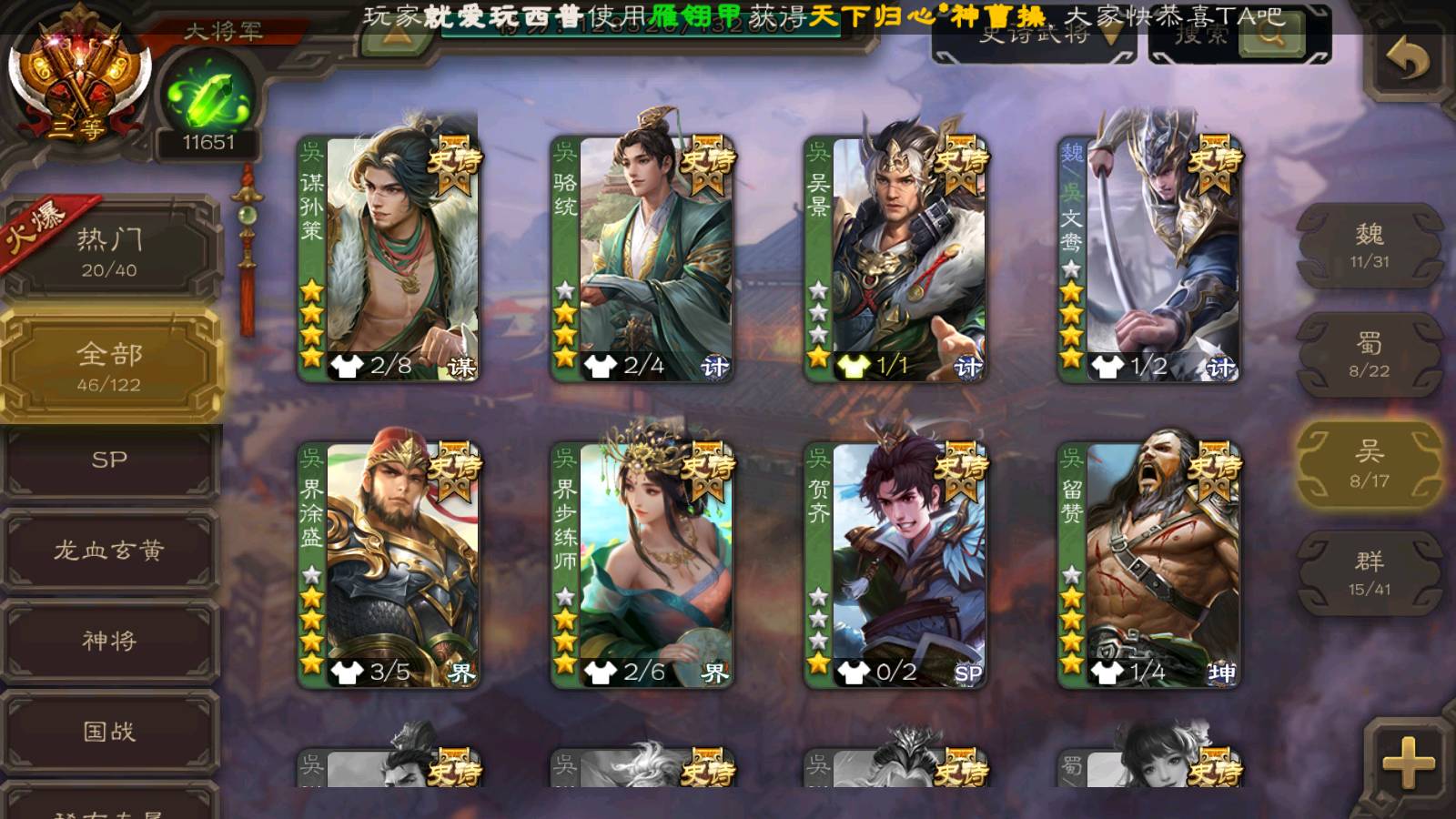Open the SP category tab
This screenshot has height=819, width=1456.
click(110, 460)
